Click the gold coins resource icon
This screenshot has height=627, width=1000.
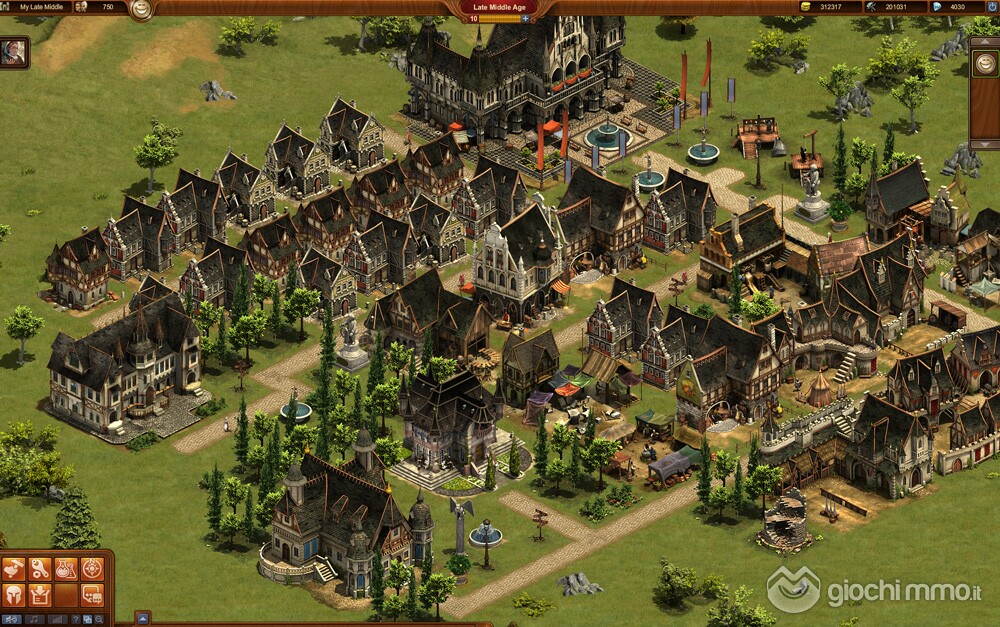(x=806, y=7)
